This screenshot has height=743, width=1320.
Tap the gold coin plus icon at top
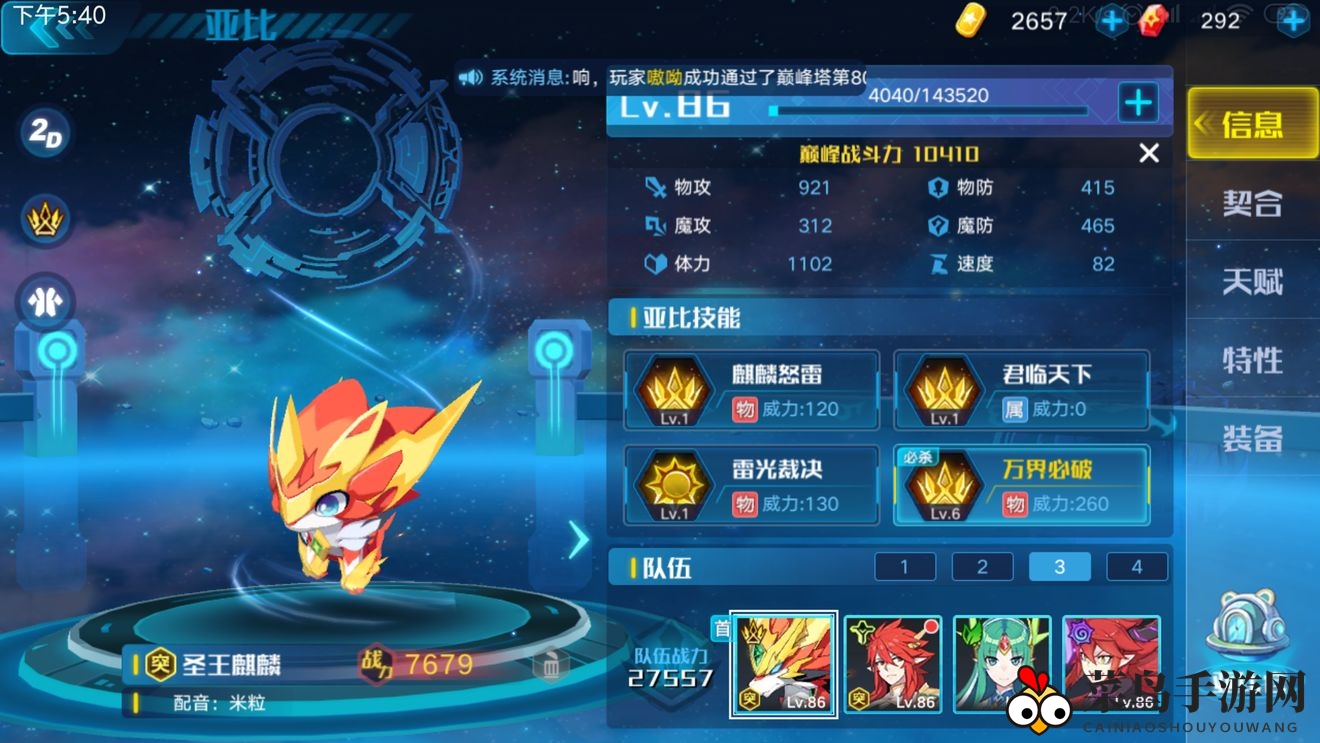tap(1109, 18)
